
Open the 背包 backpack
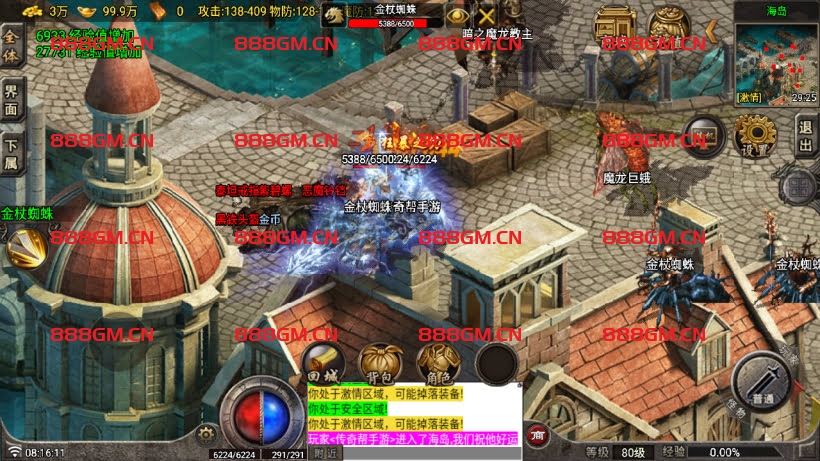click(x=380, y=362)
